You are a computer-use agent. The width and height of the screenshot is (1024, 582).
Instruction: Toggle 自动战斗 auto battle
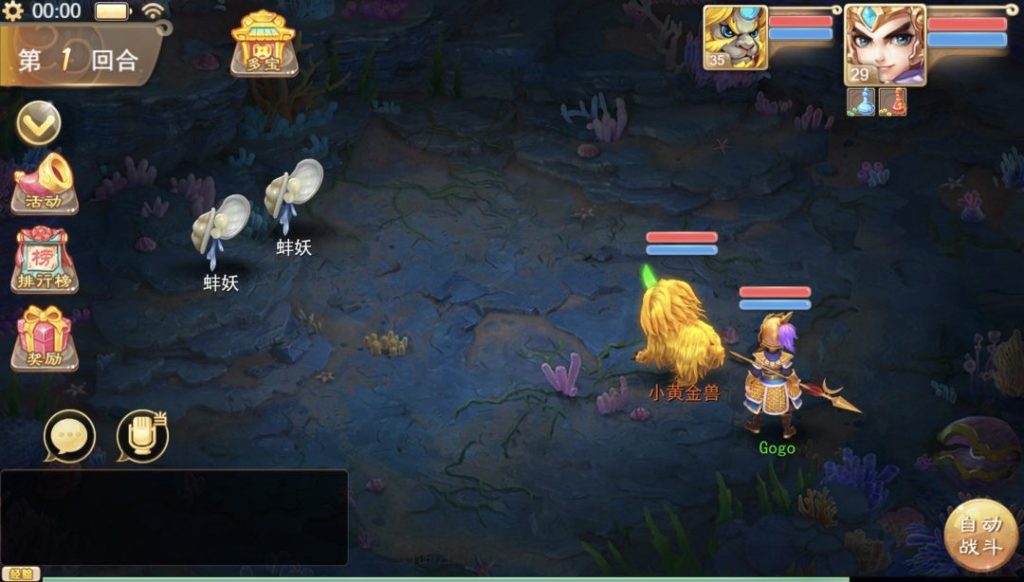pos(980,535)
